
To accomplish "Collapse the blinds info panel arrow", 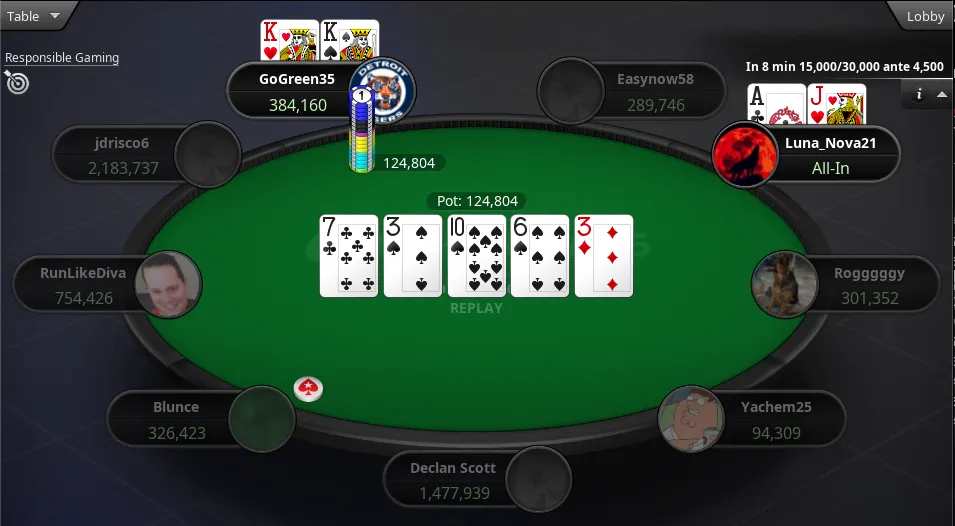I will 941,94.
